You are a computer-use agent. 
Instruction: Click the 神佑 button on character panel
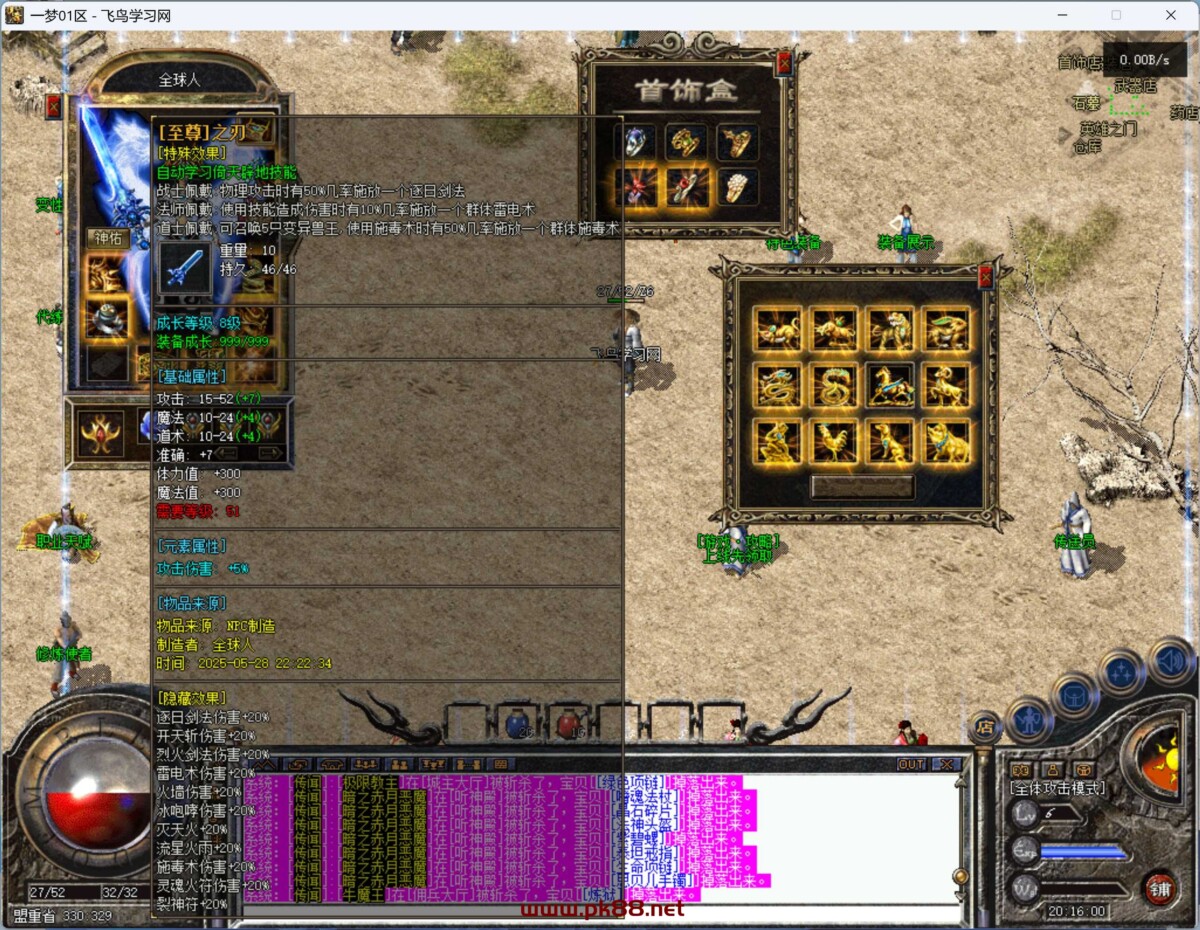click(106, 238)
